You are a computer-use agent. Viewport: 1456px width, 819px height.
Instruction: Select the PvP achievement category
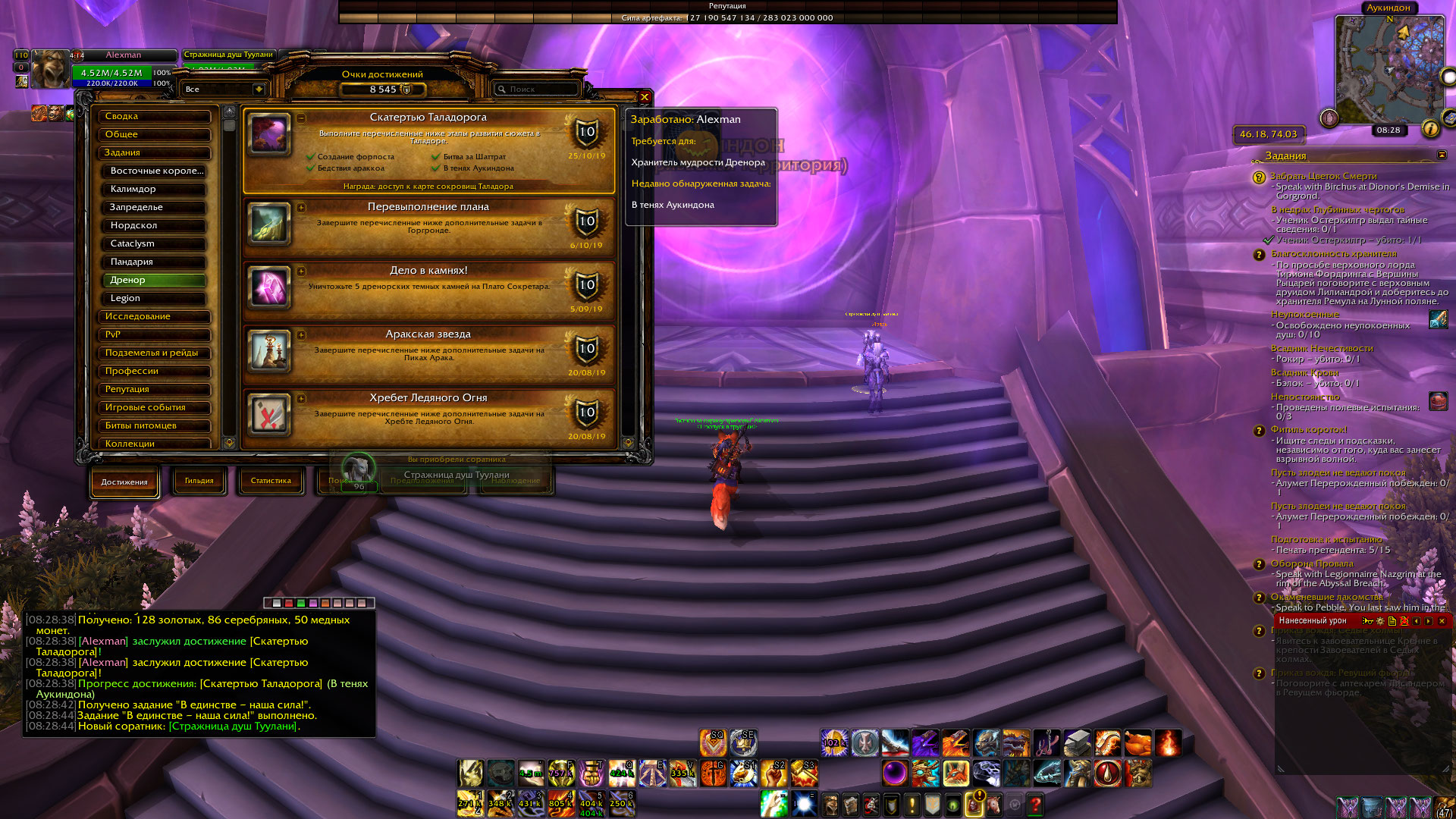pyautogui.click(x=155, y=334)
